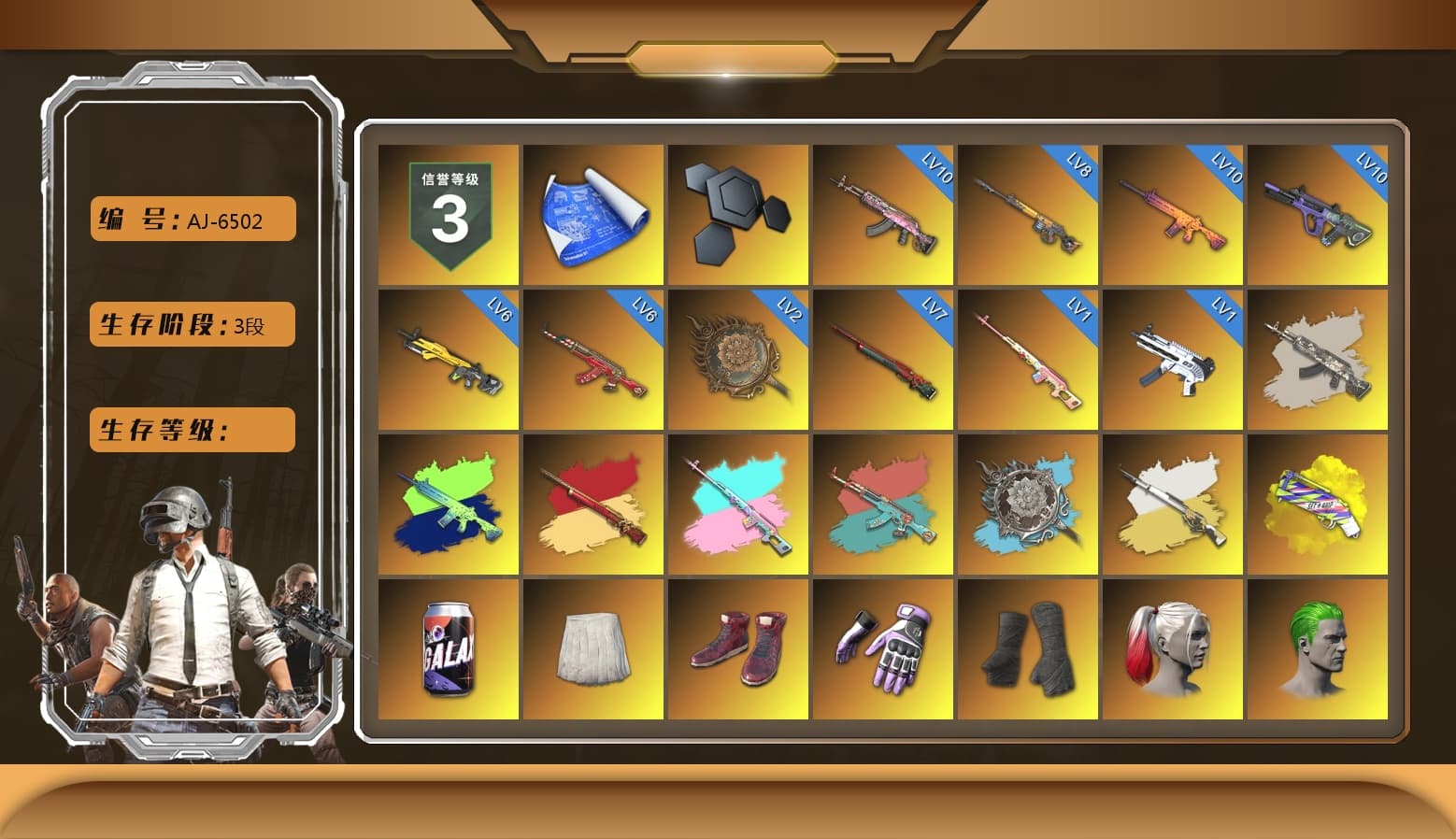Open the LV6 red striped AKM skin

pos(592,360)
